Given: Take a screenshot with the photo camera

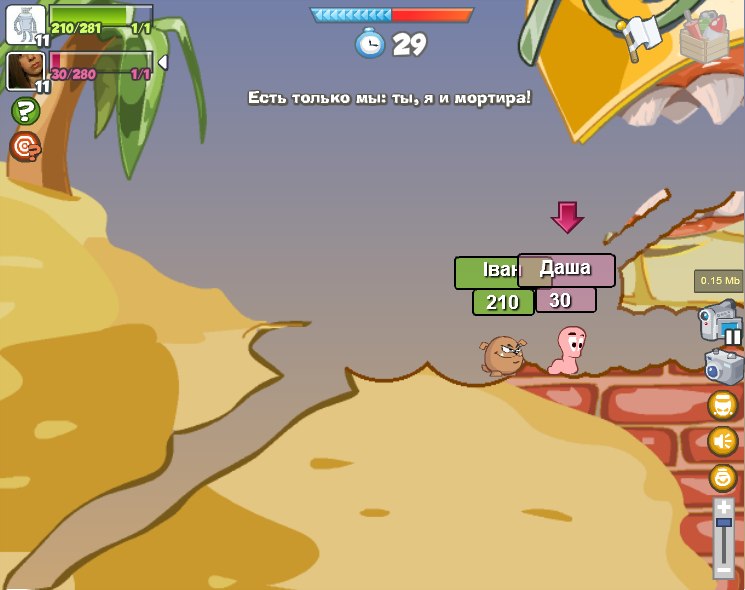Looking at the screenshot, I should pyautogui.click(x=723, y=367).
